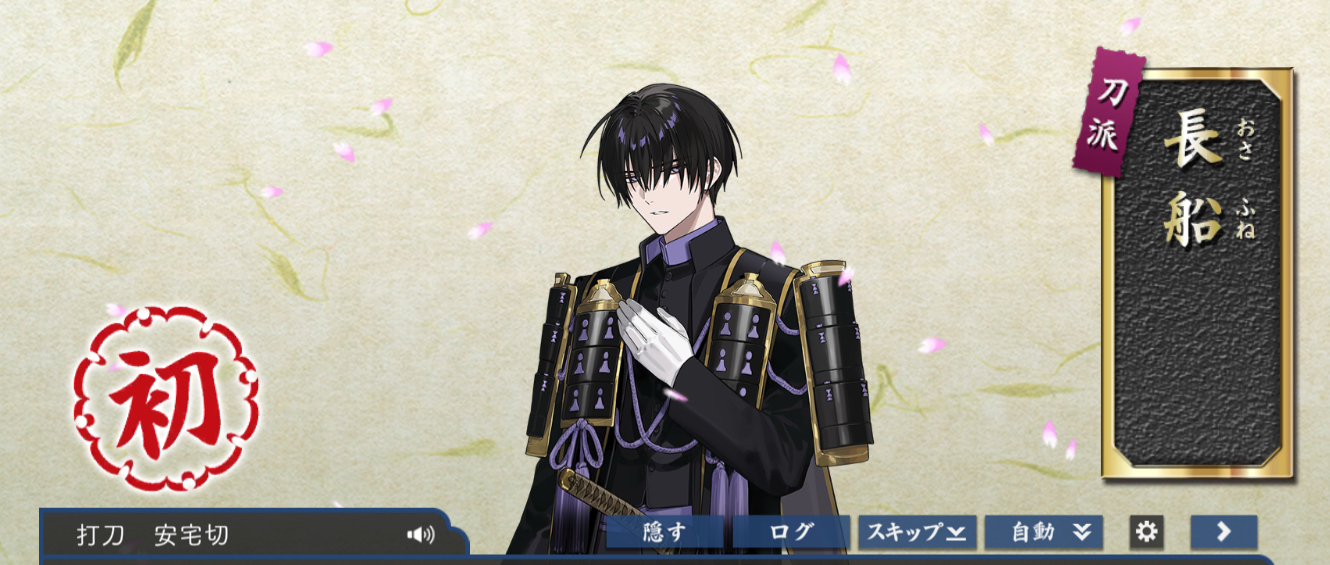
Task: Replay voice using the speaker icon
Action: 421,535
